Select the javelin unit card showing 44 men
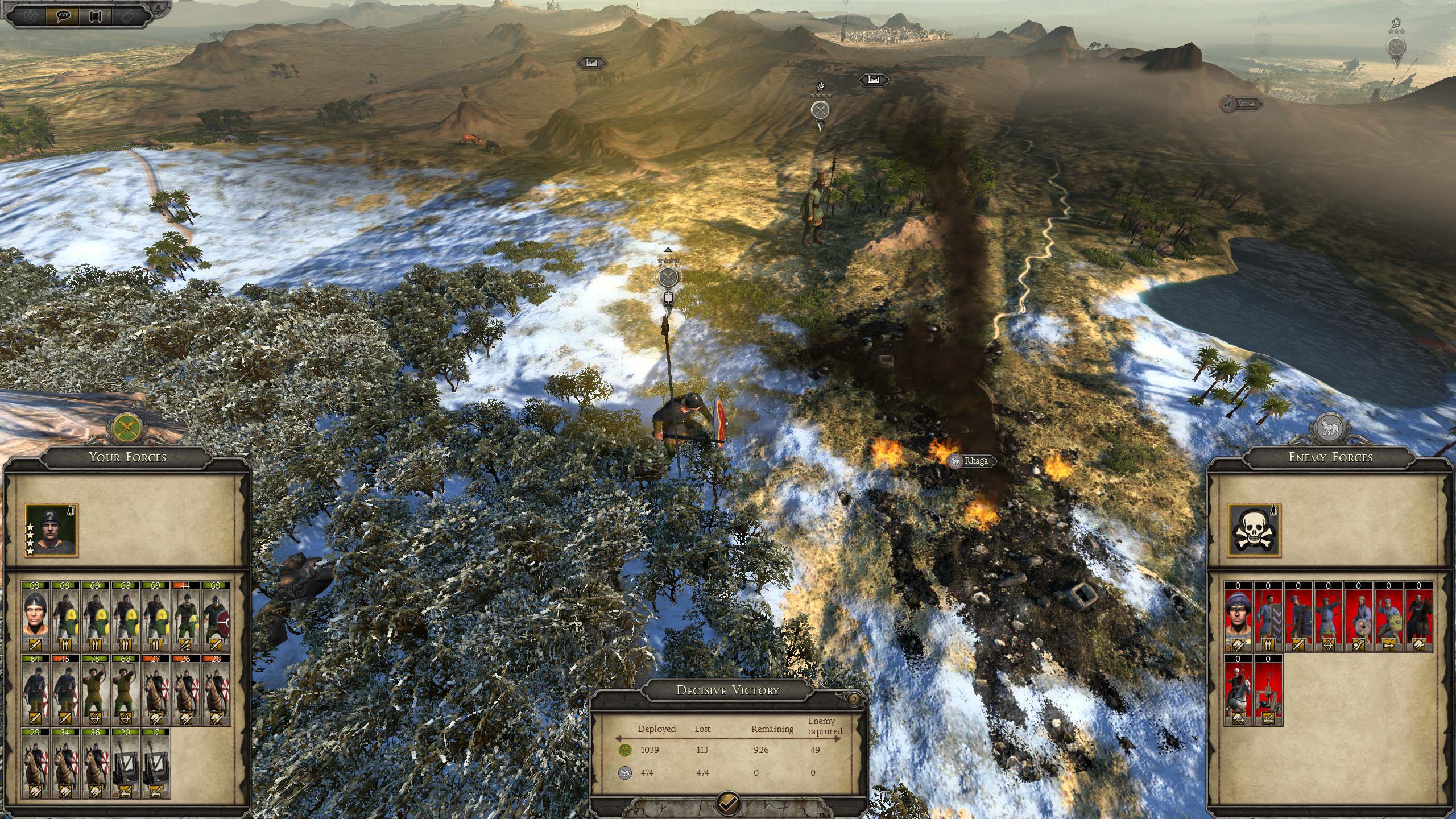The image size is (1456, 819). point(186,616)
